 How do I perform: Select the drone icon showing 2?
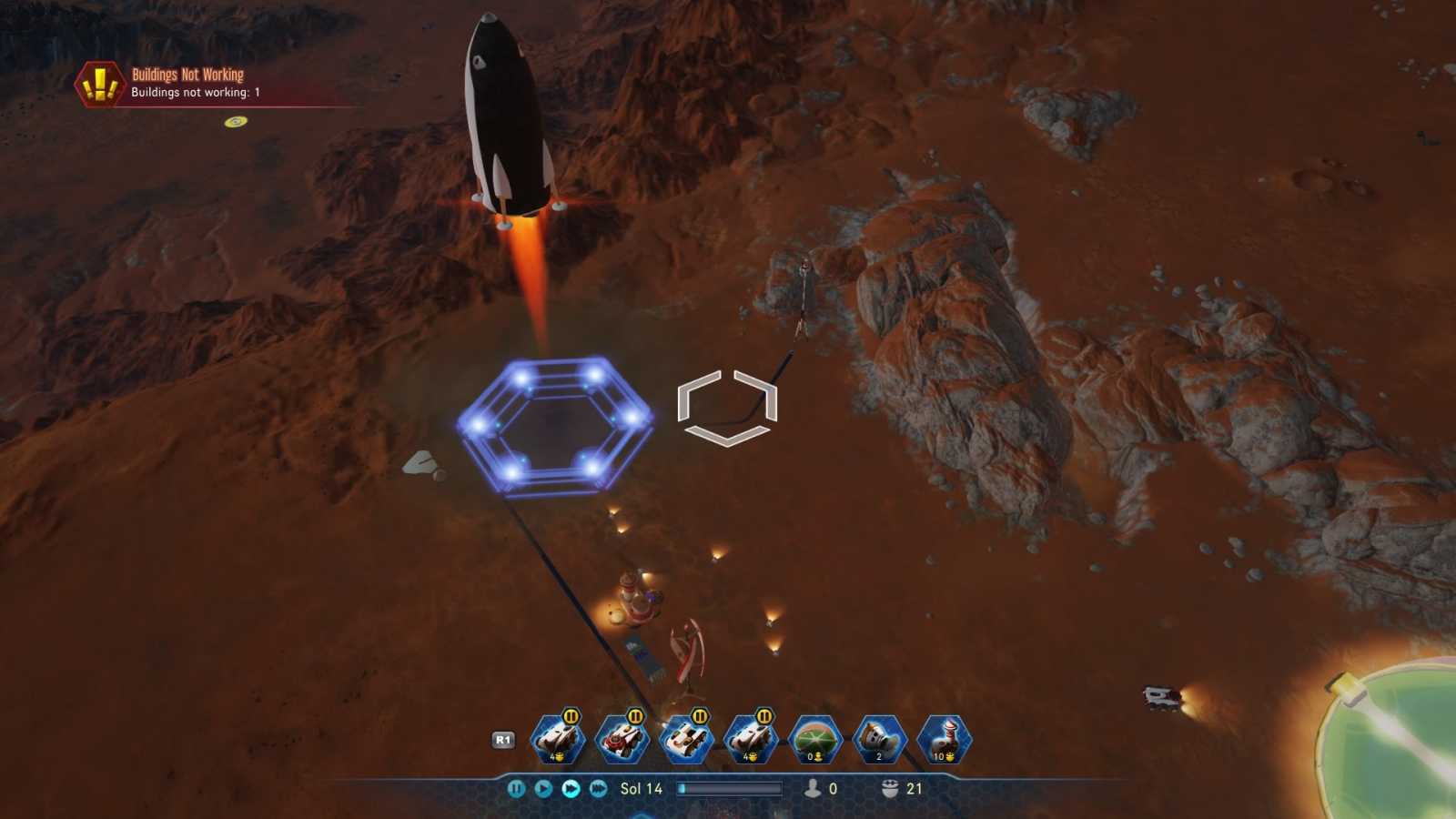878,739
